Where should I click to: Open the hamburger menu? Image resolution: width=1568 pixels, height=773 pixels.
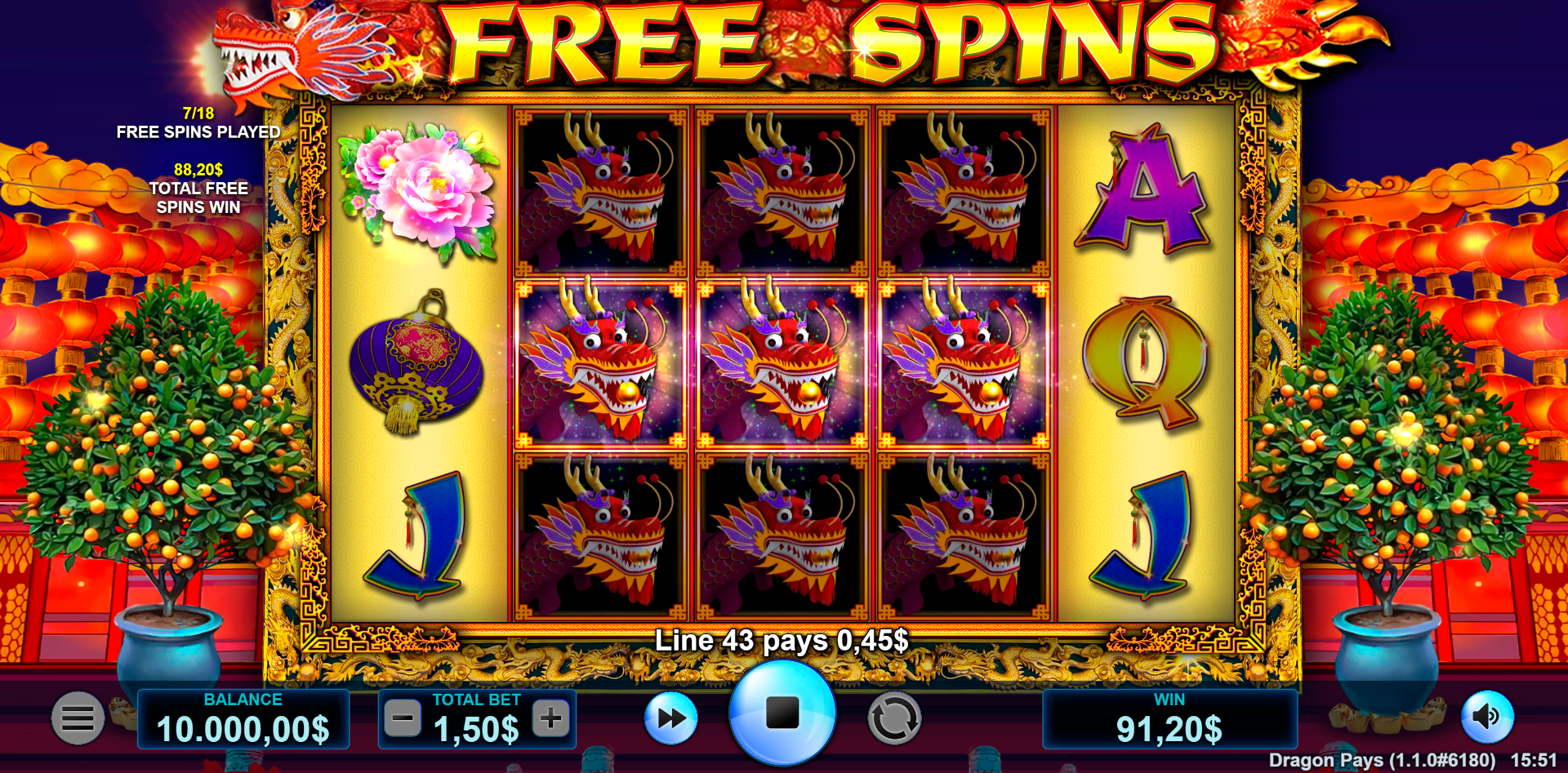tap(78, 718)
